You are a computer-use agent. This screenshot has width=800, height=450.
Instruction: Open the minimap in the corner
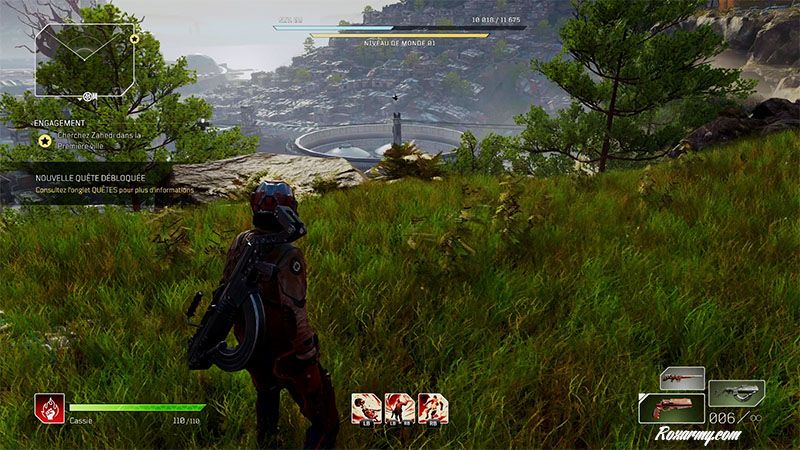(x=85, y=60)
